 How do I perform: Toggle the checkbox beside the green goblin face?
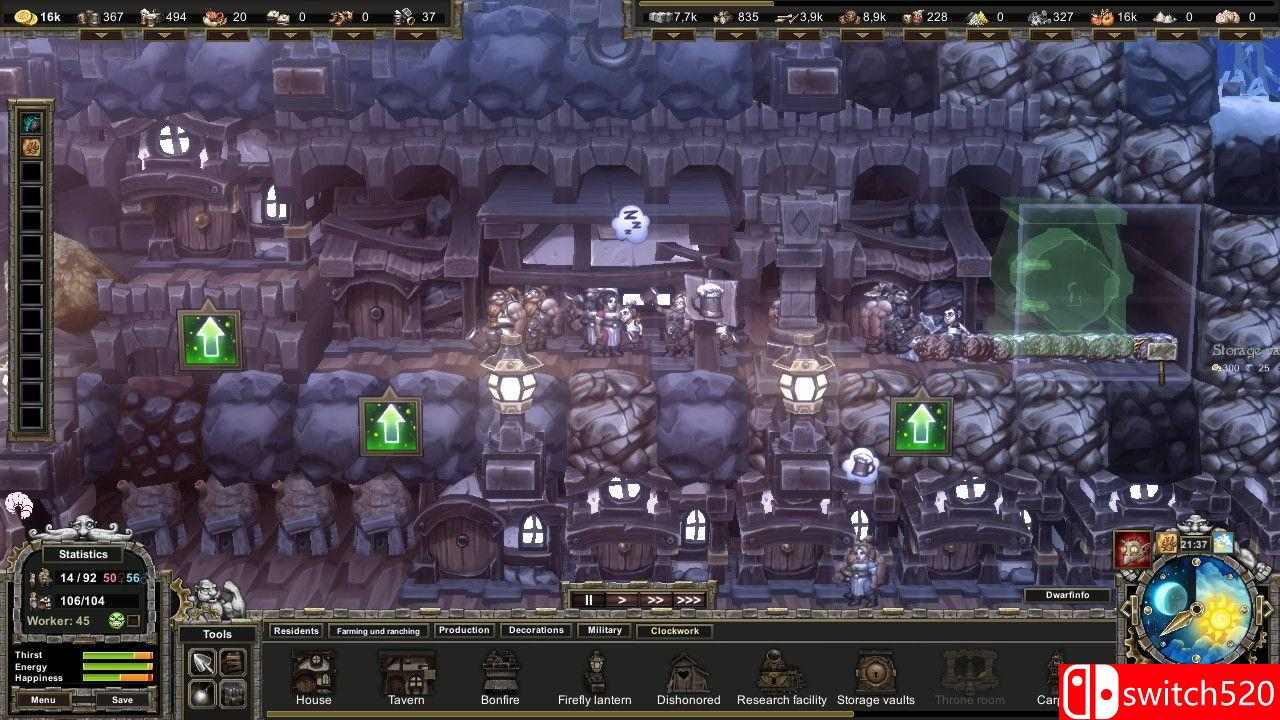(135, 619)
